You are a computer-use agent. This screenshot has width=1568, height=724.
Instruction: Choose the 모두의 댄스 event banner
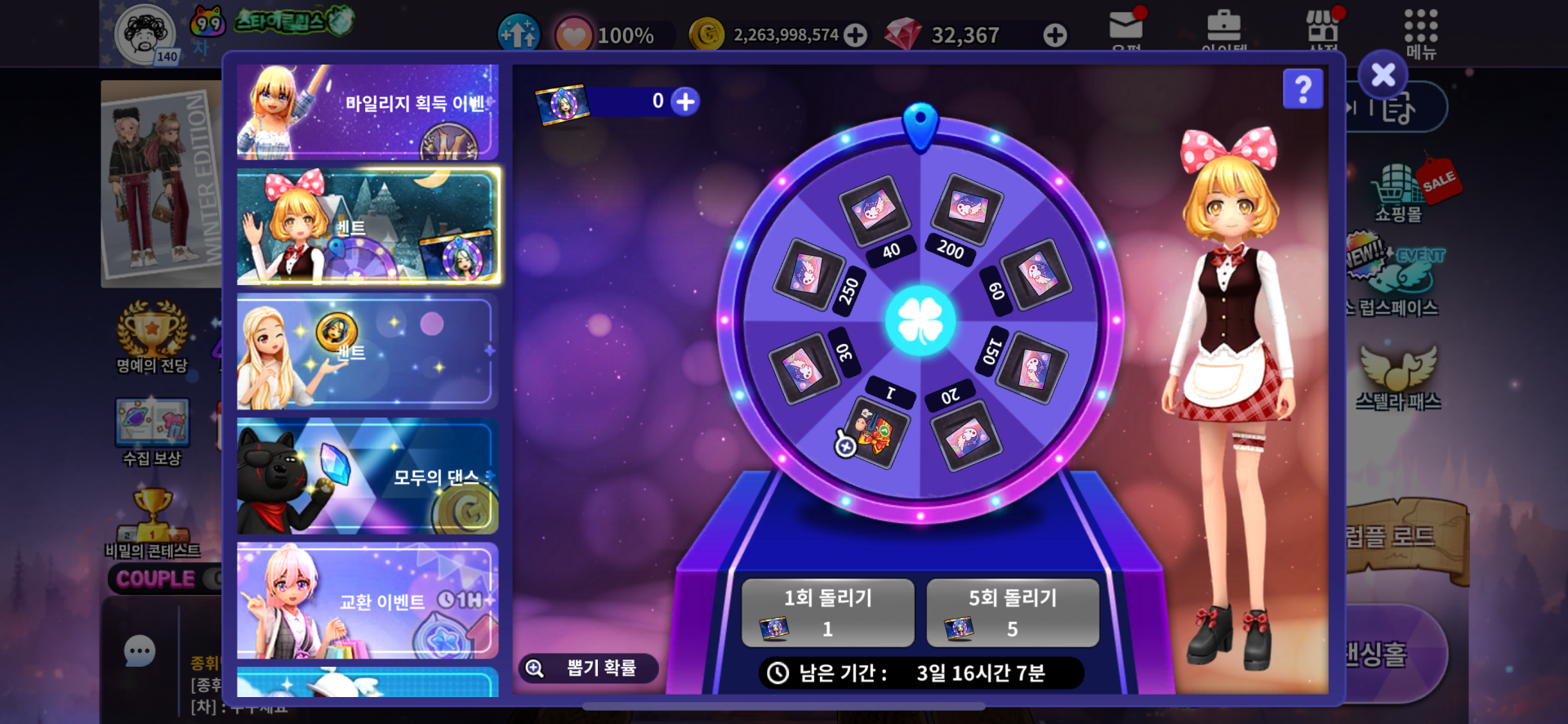tap(367, 476)
